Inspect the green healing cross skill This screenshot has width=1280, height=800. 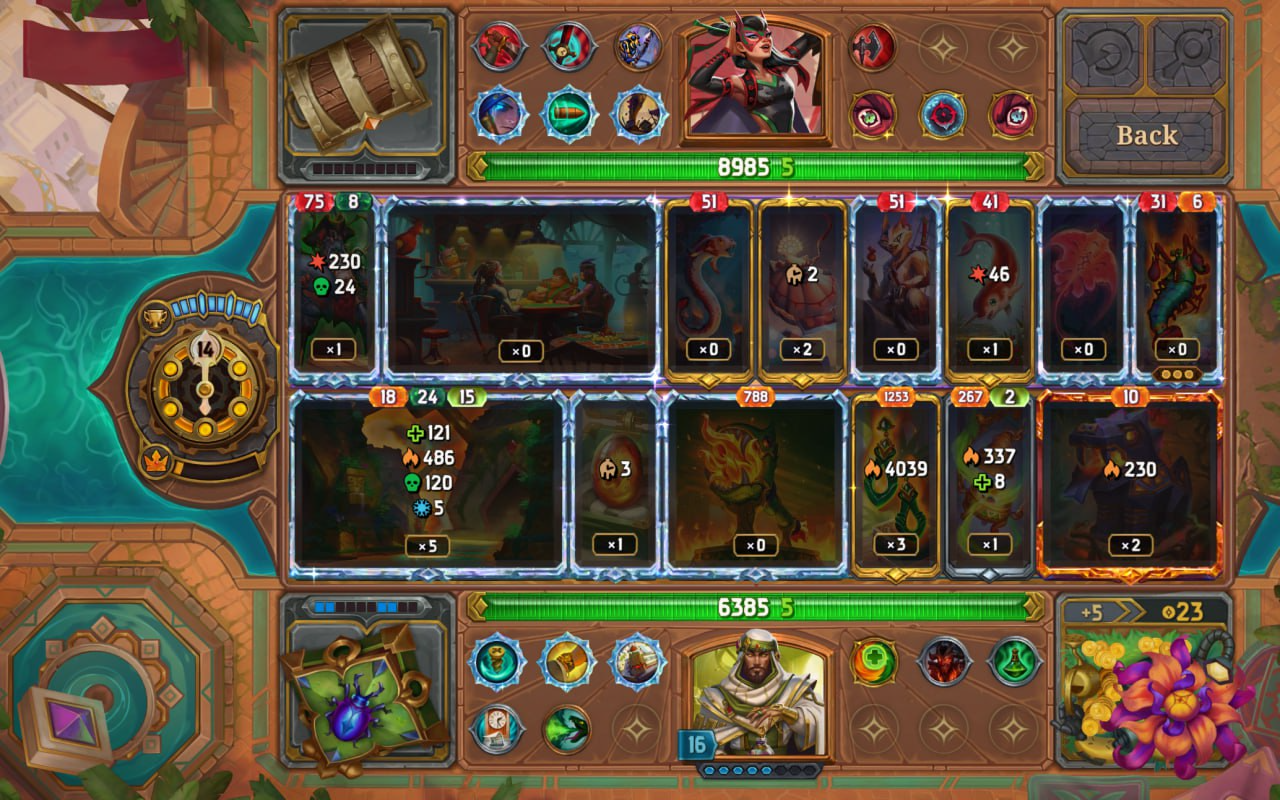(874, 662)
